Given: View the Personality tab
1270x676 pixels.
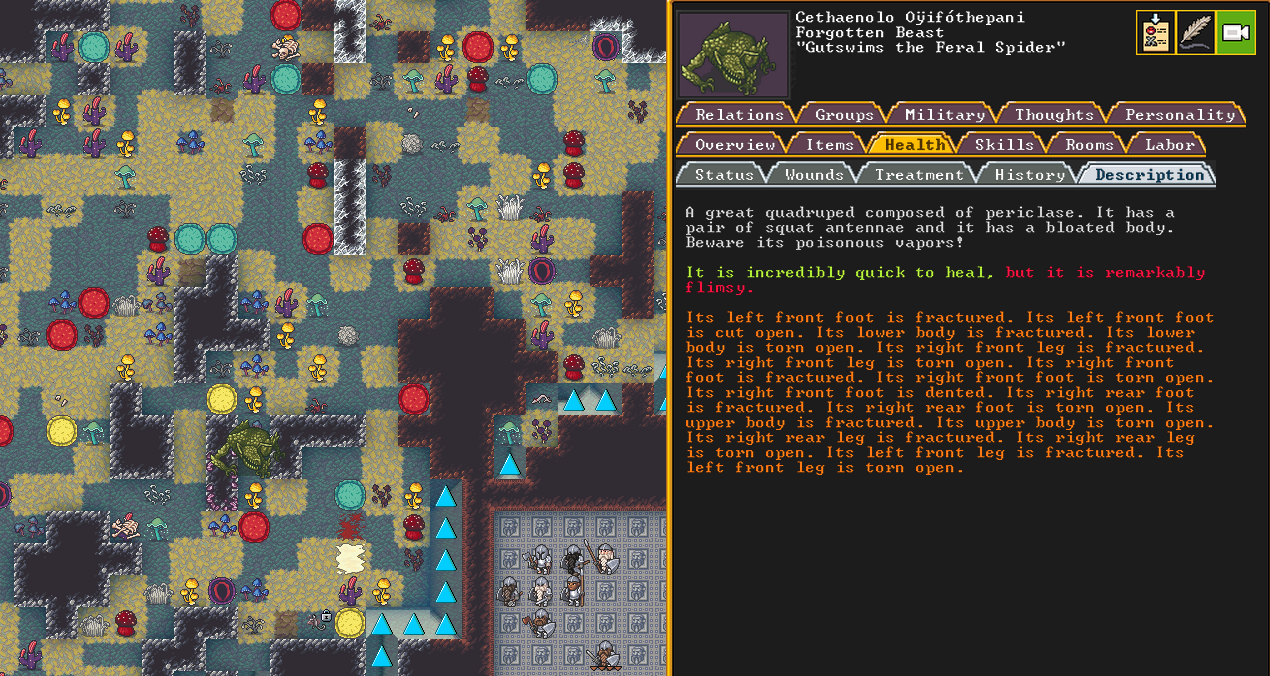Looking at the screenshot, I should pos(1179,115).
